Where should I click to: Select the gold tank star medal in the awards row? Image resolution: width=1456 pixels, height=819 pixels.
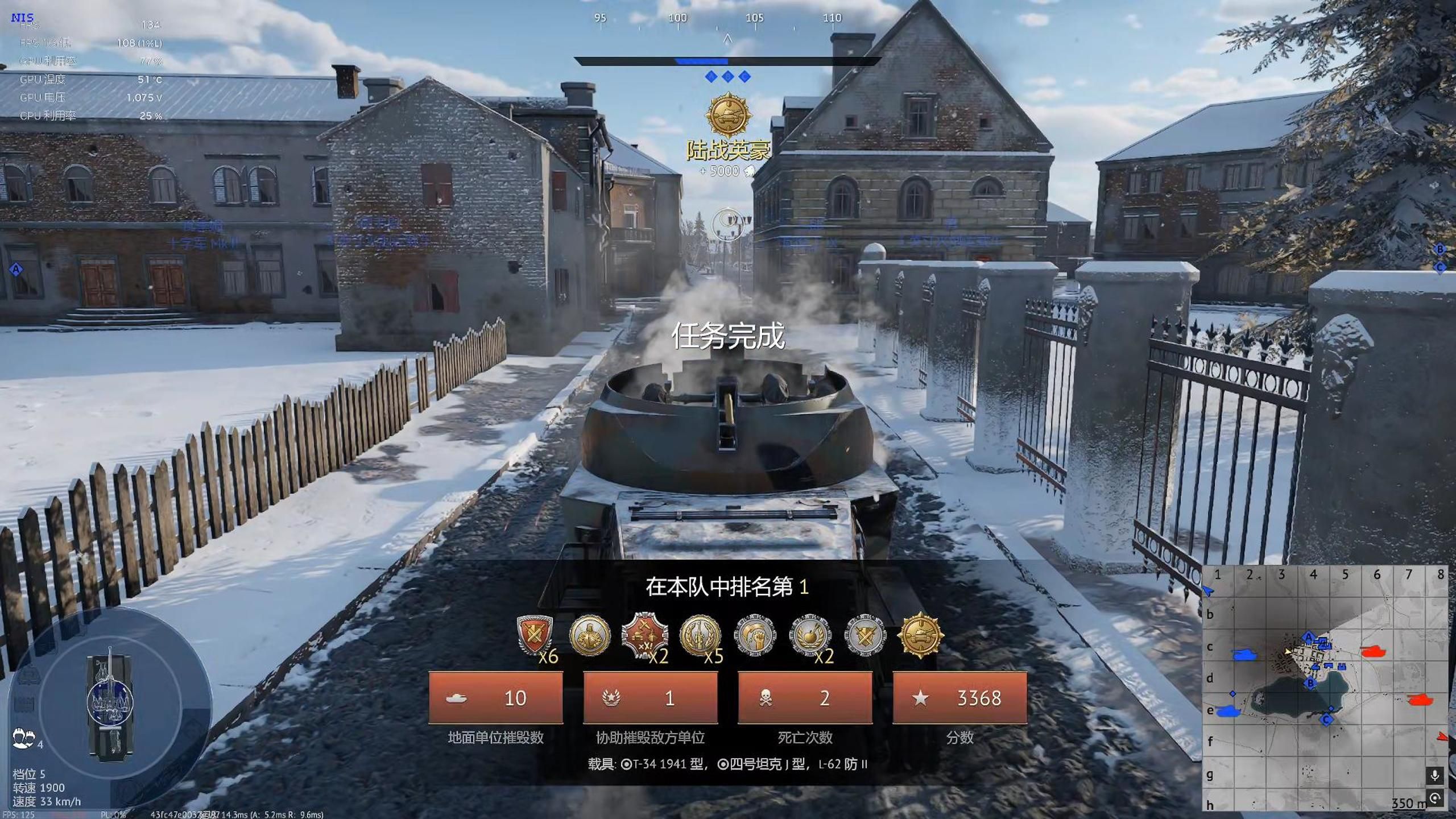coord(920,635)
